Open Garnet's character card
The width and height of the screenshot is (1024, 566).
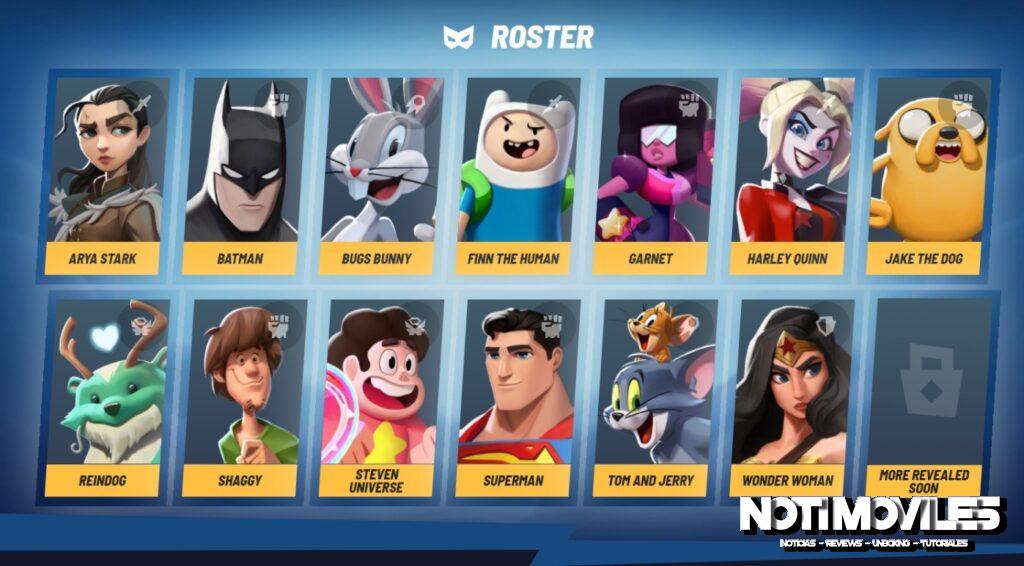tap(652, 175)
